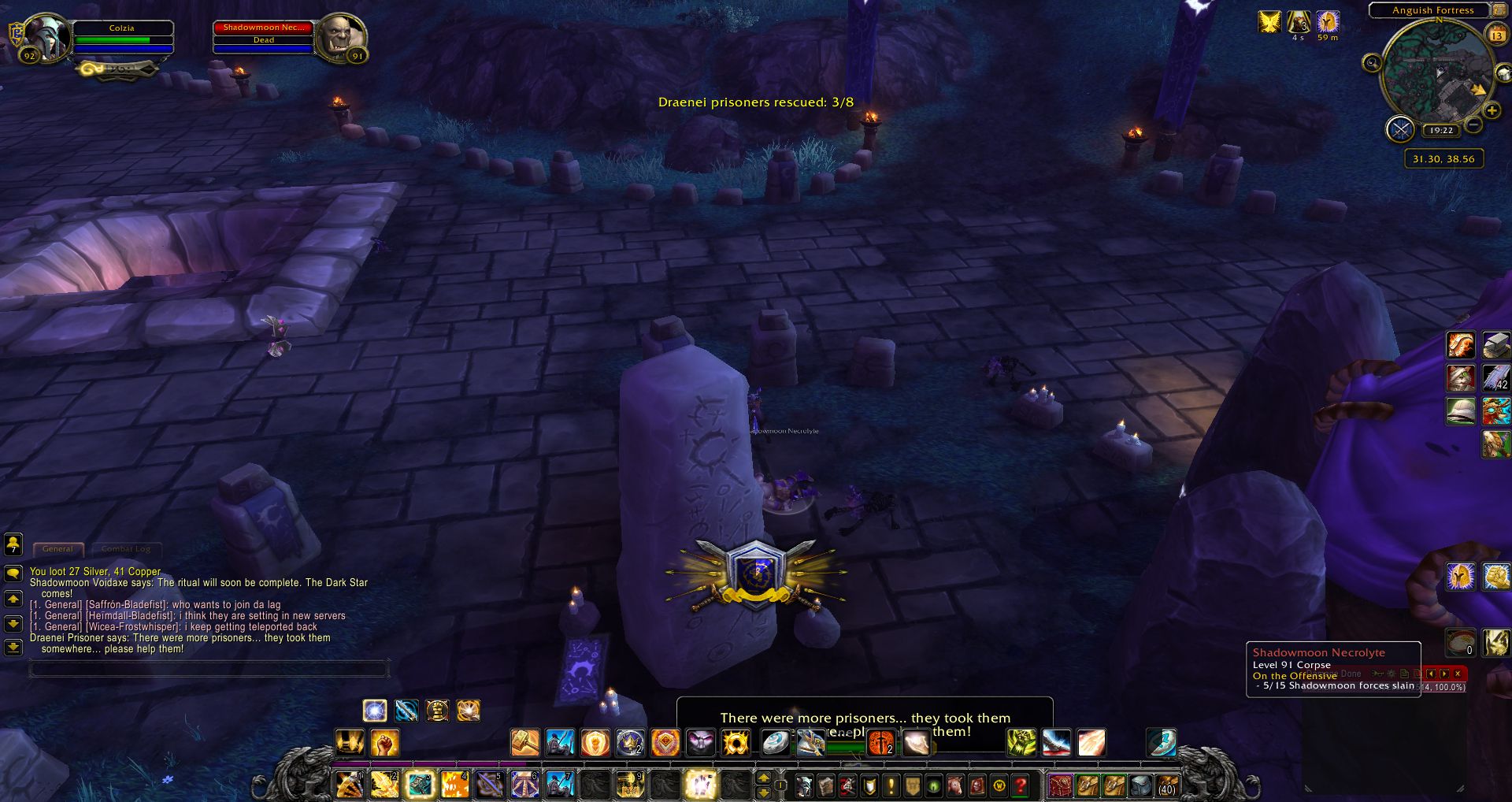Viewport: 1512px width, 802px height.
Task: Select Colzia's player portrait
Action: point(47,37)
